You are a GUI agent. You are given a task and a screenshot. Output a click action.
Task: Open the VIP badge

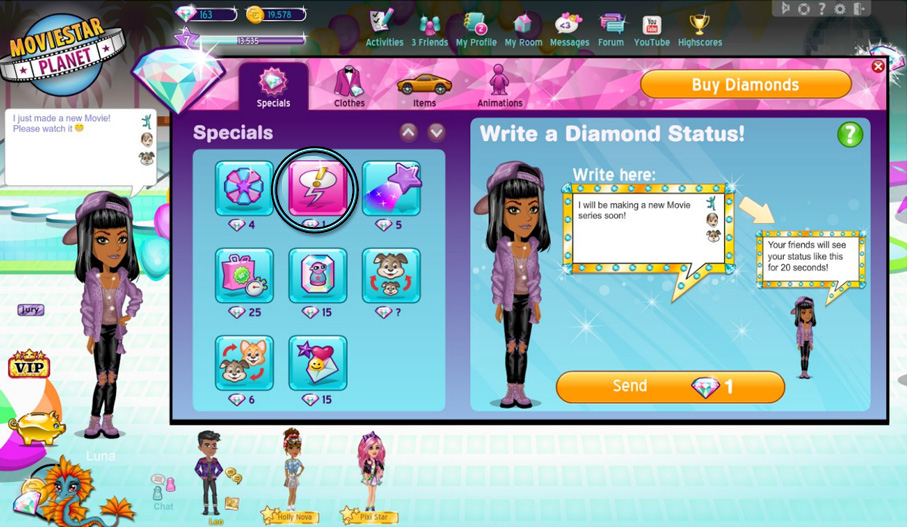coord(28,365)
